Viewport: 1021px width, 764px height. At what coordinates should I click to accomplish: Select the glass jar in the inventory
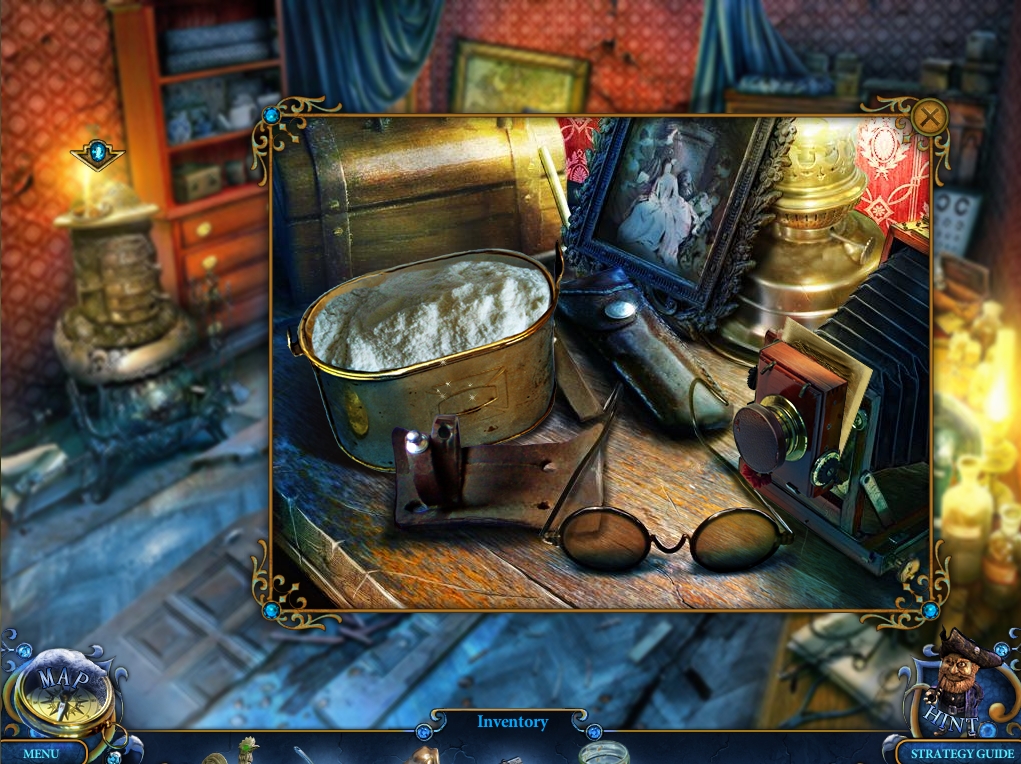tap(603, 753)
